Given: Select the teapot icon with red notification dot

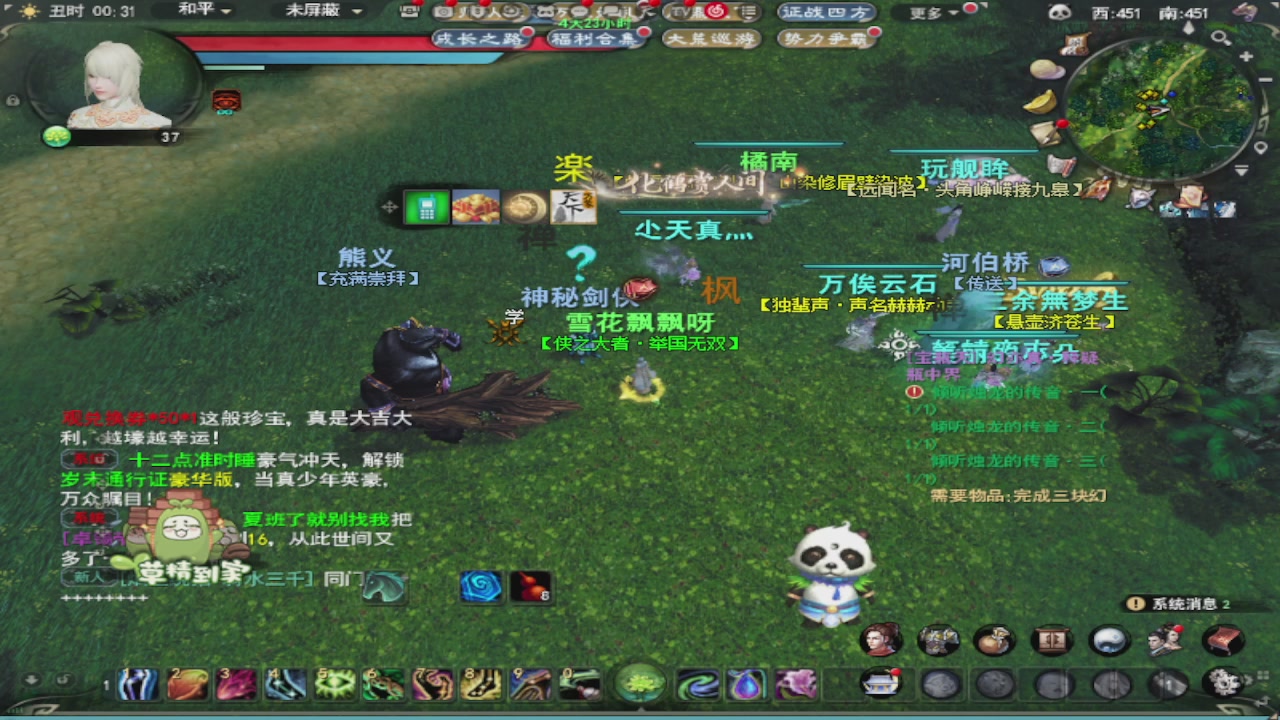Looking at the screenshot, I should click(880, 685).
